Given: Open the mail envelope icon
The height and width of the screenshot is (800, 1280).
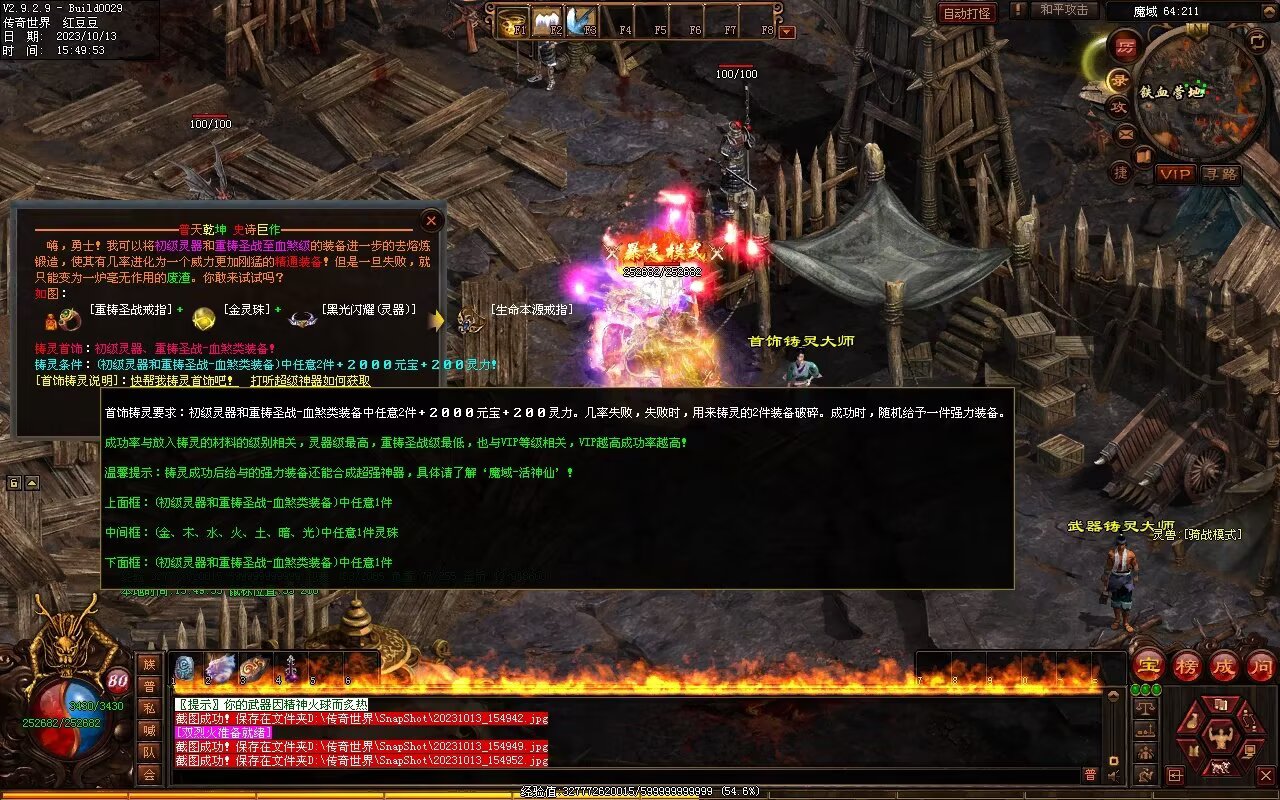Looking at the screenshot, I should (1125, 133).
